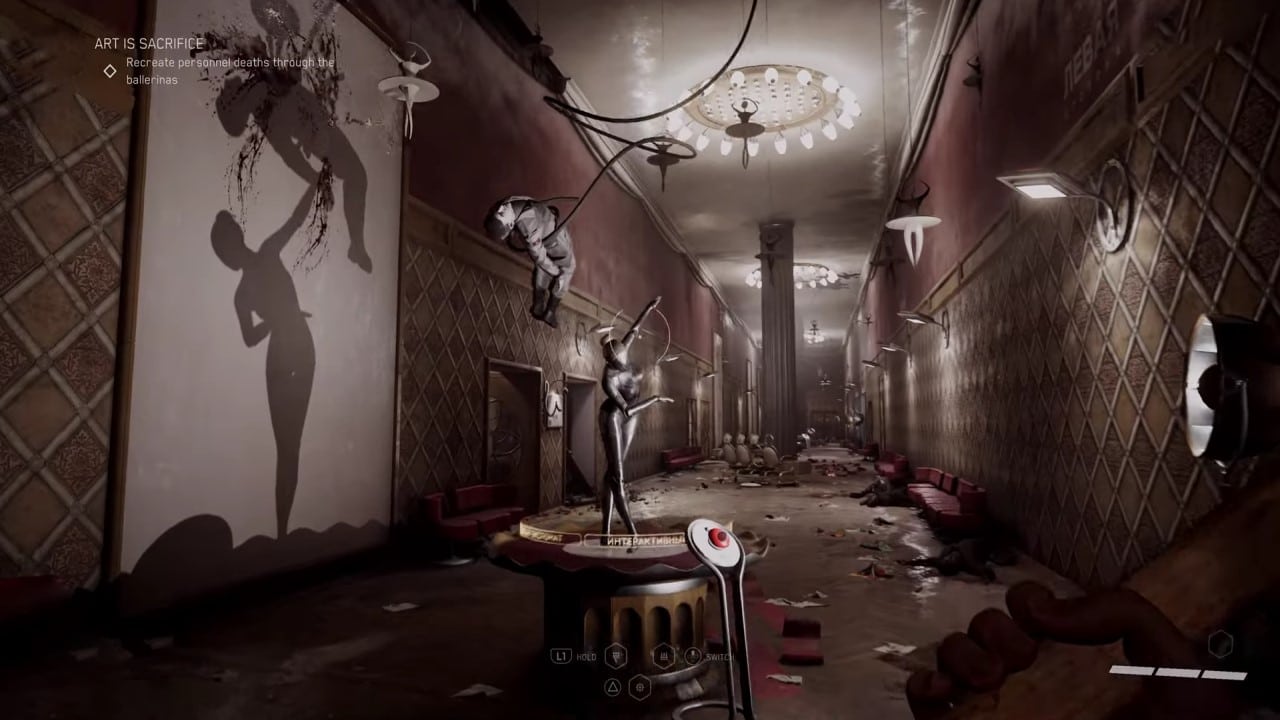Choose the crosshair target ability hexagon
The image size is (1280, 720).
[x=641, y=686]
